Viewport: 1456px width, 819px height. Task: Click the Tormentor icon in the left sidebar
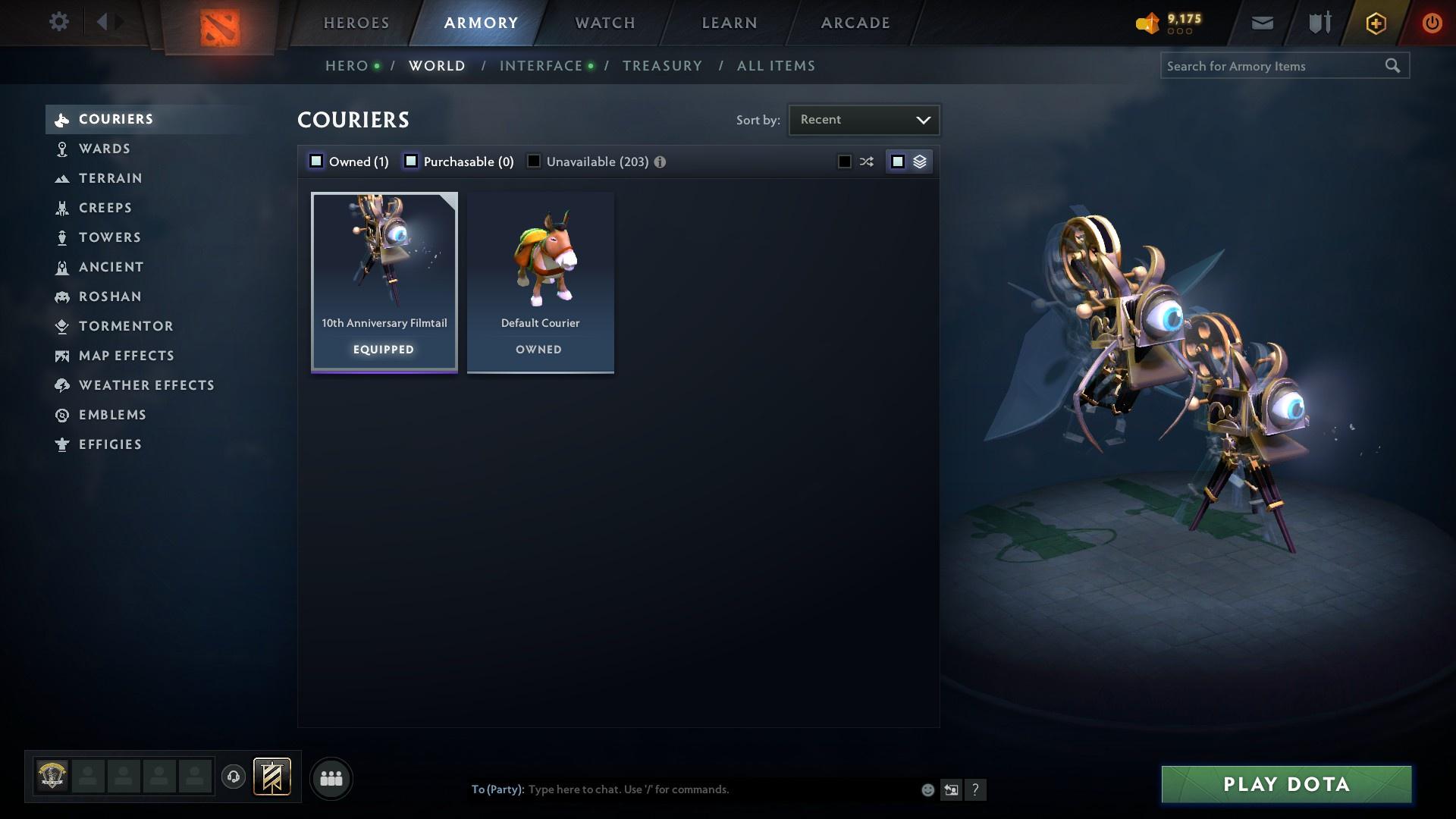(x=61, y=326)
